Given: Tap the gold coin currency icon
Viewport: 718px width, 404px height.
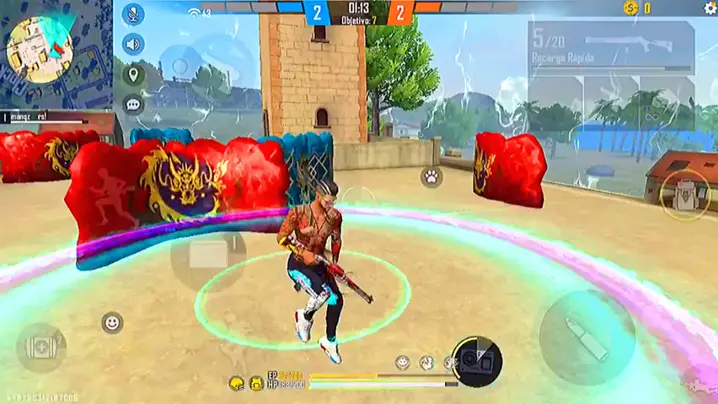Looking at the screenshot, I should [x=630, y=8].
